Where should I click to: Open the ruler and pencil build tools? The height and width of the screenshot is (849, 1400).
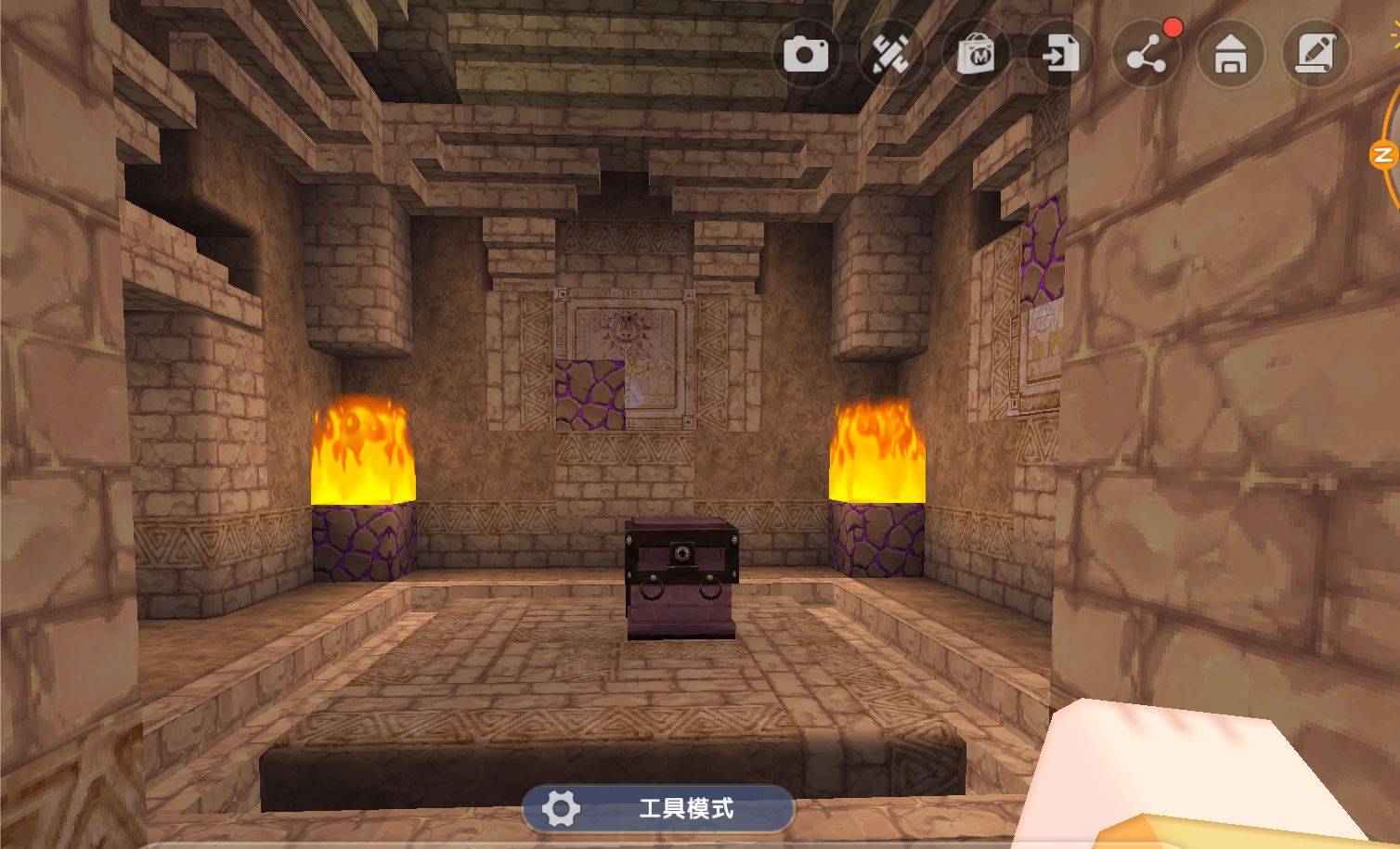[890, 55]
